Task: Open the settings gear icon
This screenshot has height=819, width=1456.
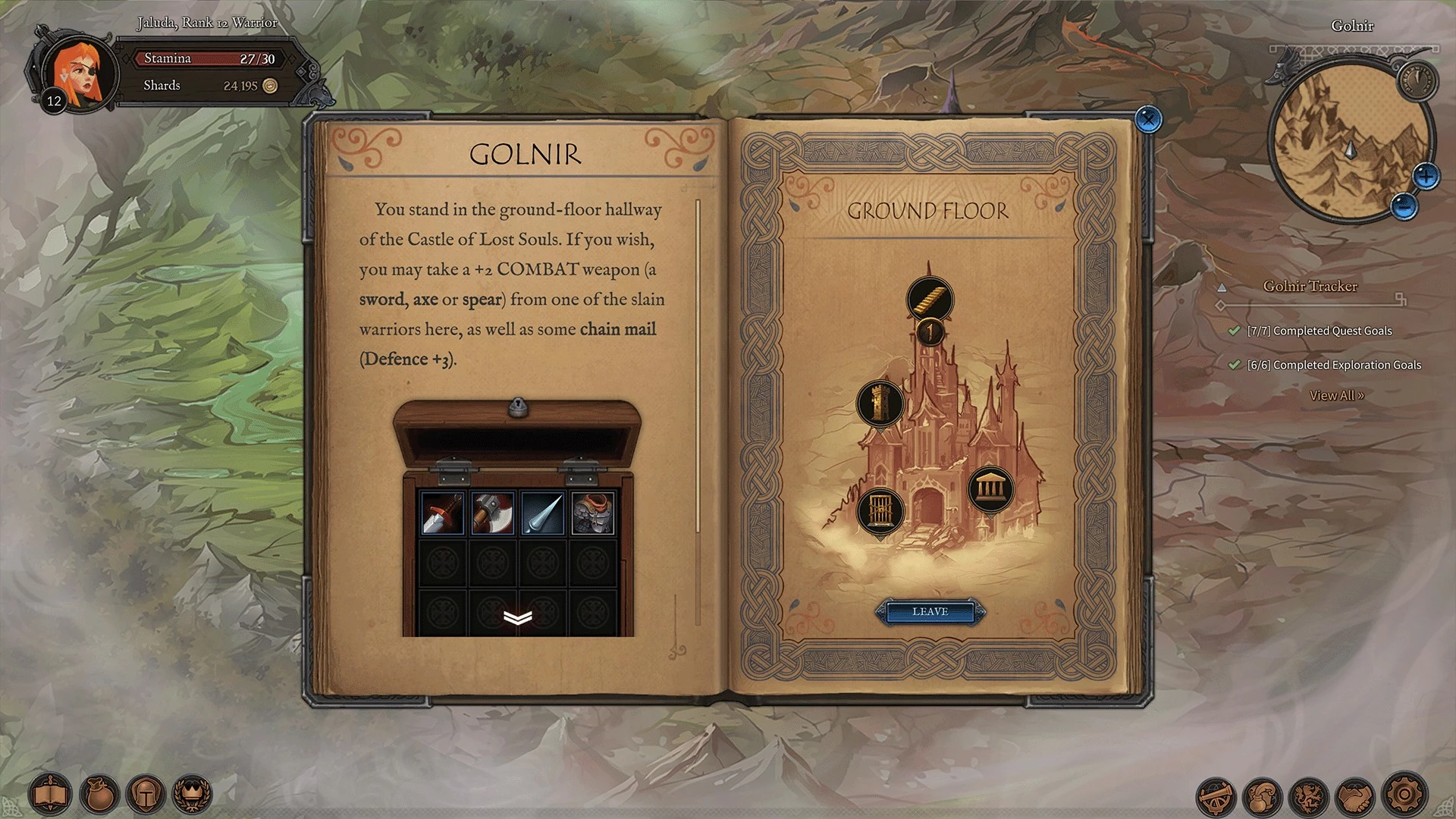Action: (1404, 795)
